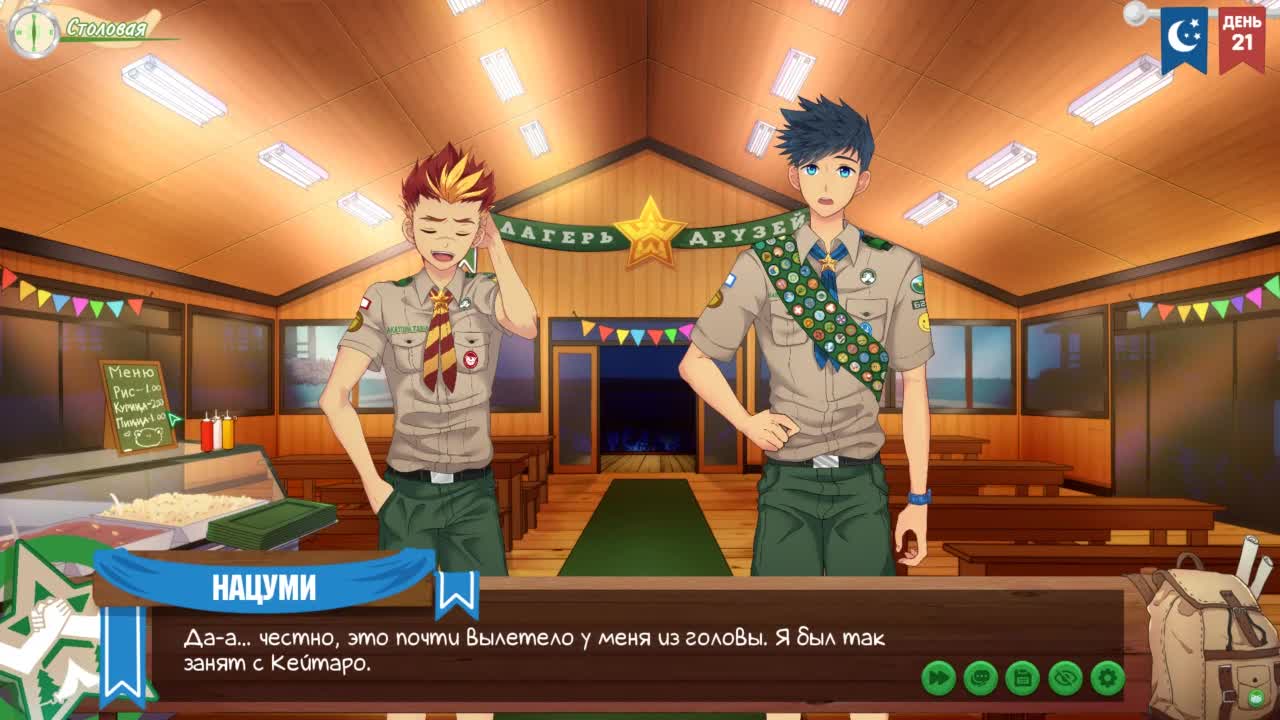The height and width of the screenshot is (720, 1280).
Task: Open the save game menu
Action: click(1022, 678)
